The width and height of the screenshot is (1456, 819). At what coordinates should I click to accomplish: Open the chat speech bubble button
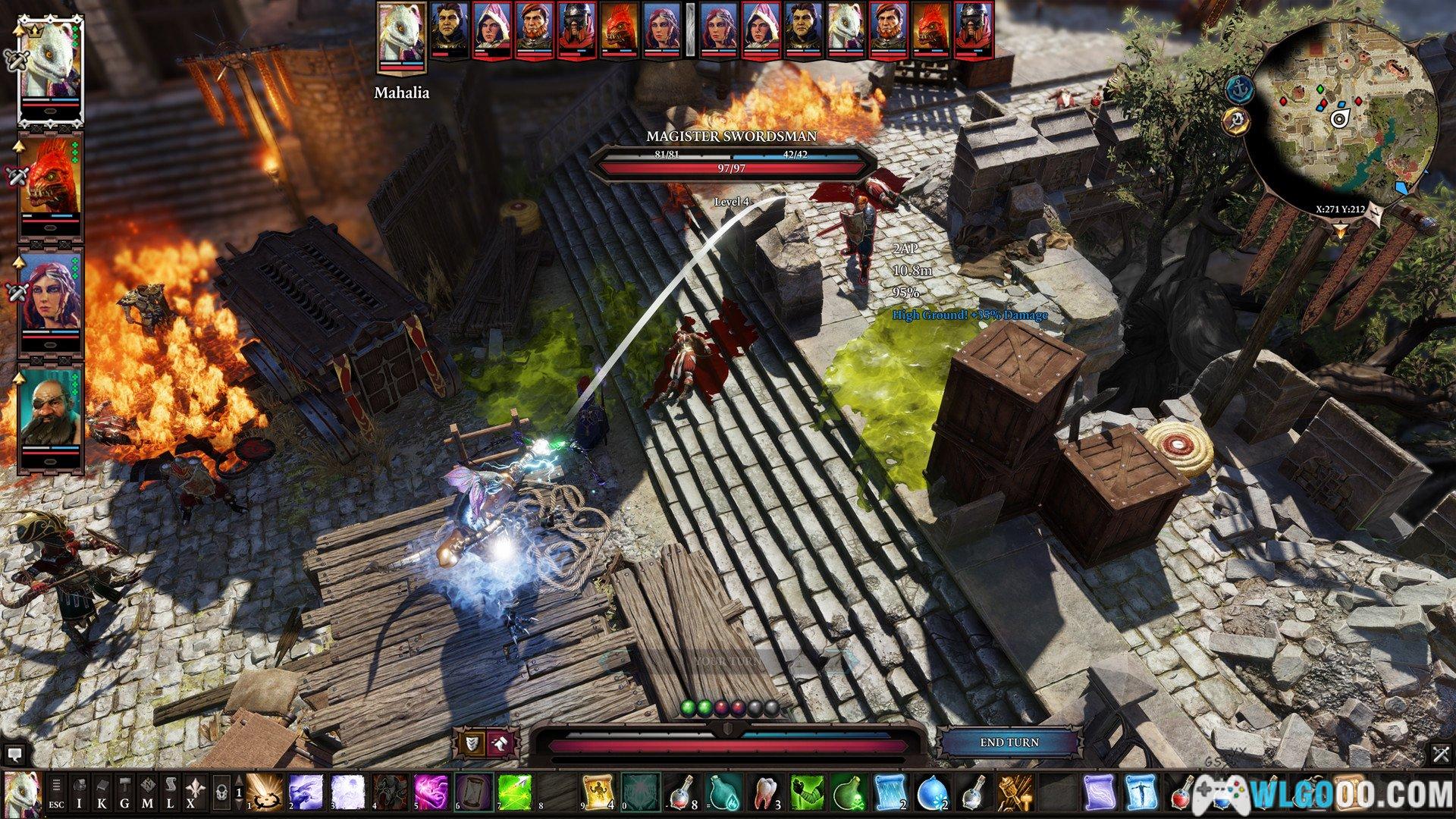point(14,754)
